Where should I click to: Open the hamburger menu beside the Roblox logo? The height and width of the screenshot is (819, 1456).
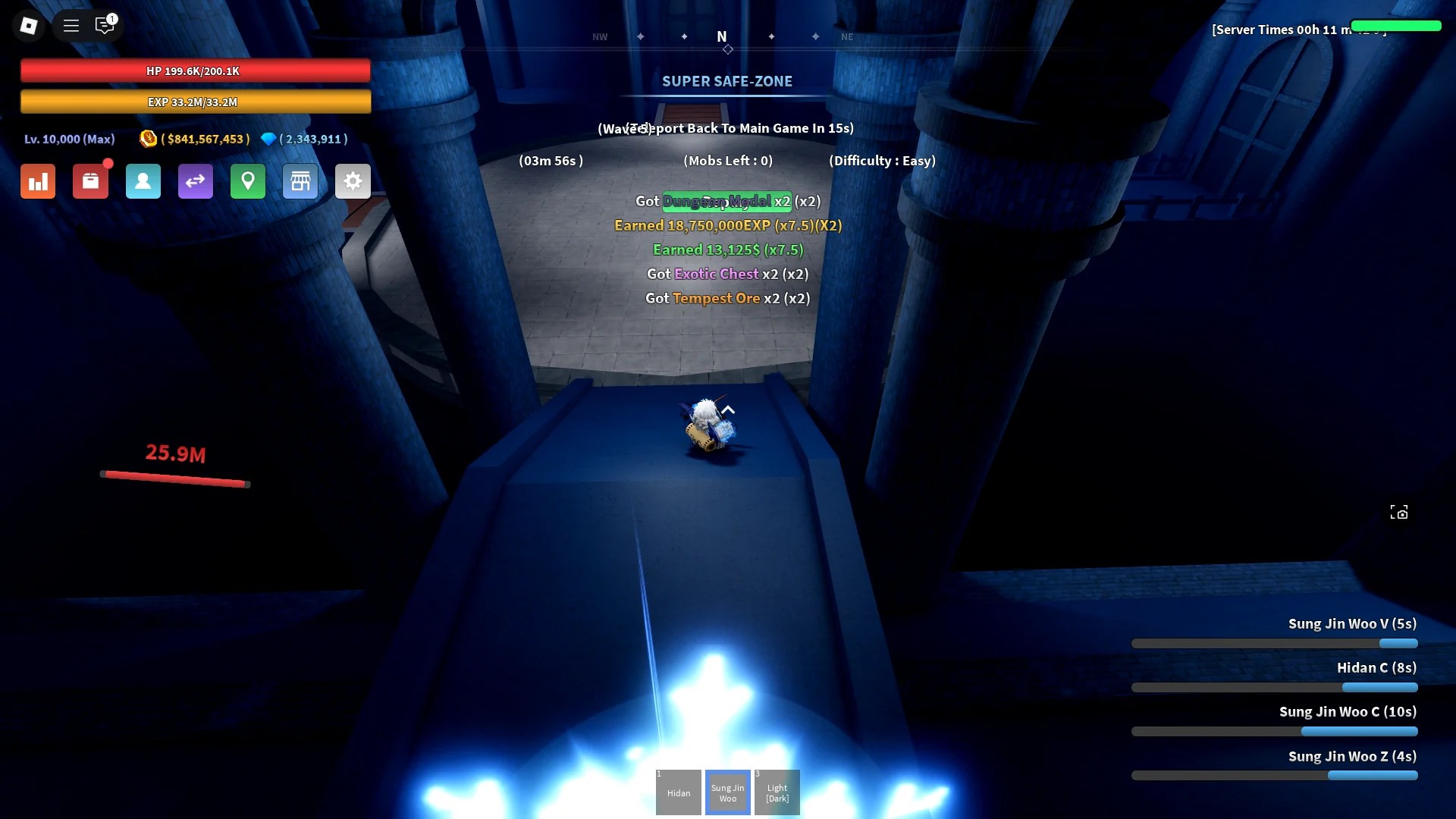point(71,25)
